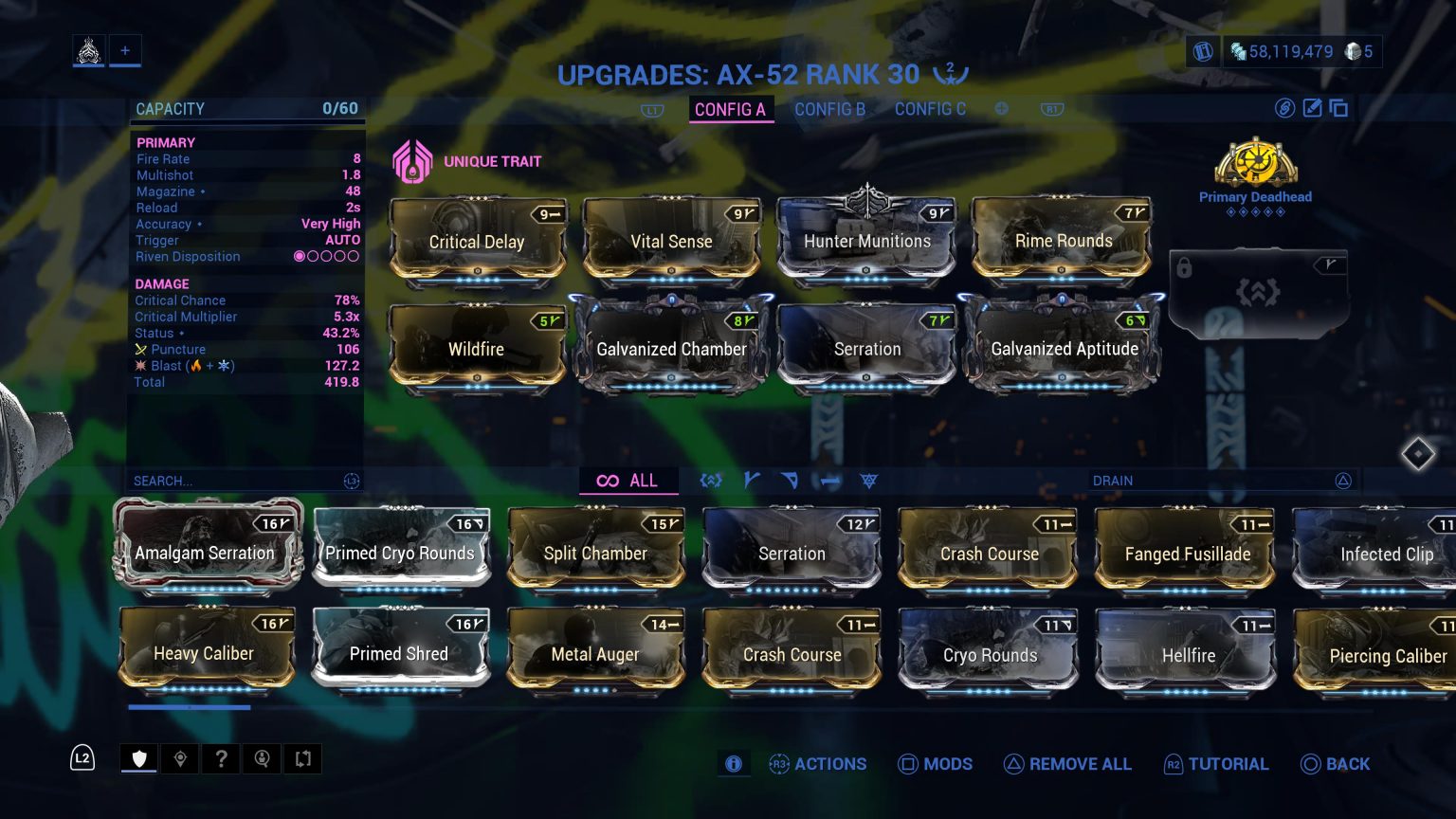Click the loop rotation icon bottom toolbar
This screenshot has width=1456, height=819.
[302, 758]
